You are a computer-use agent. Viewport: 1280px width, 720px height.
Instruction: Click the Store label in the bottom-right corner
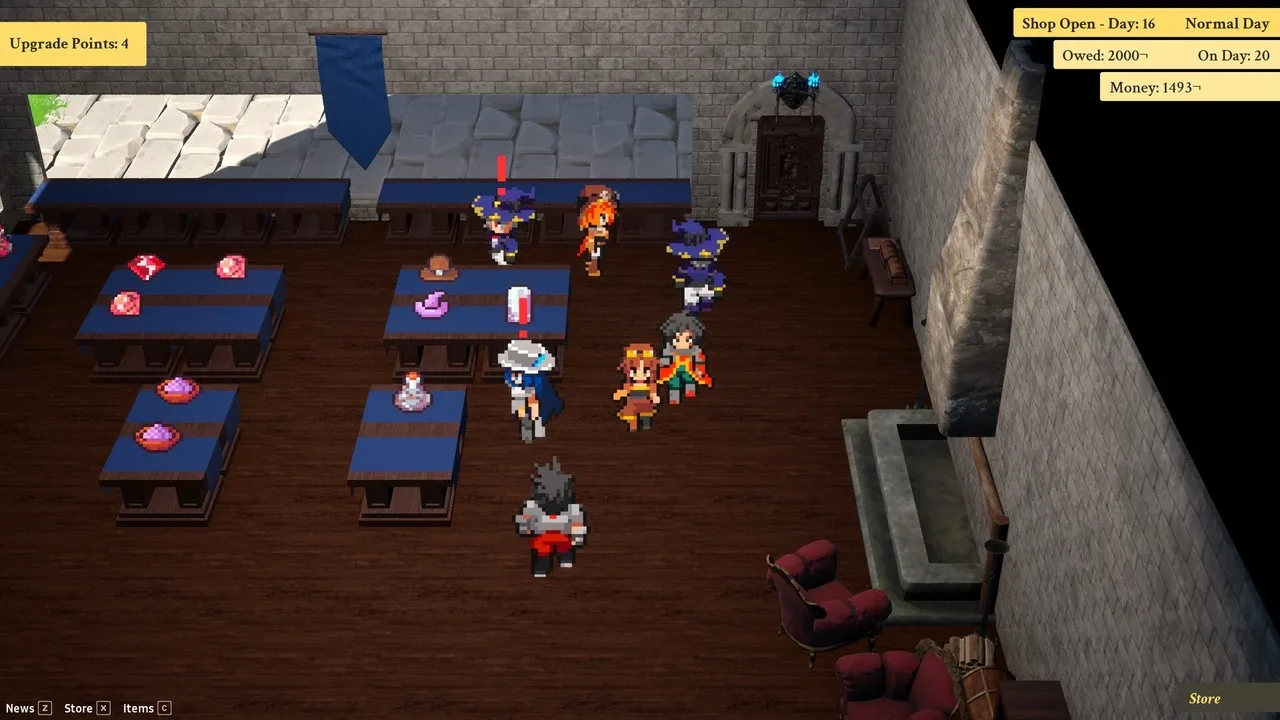[1205, 699]
